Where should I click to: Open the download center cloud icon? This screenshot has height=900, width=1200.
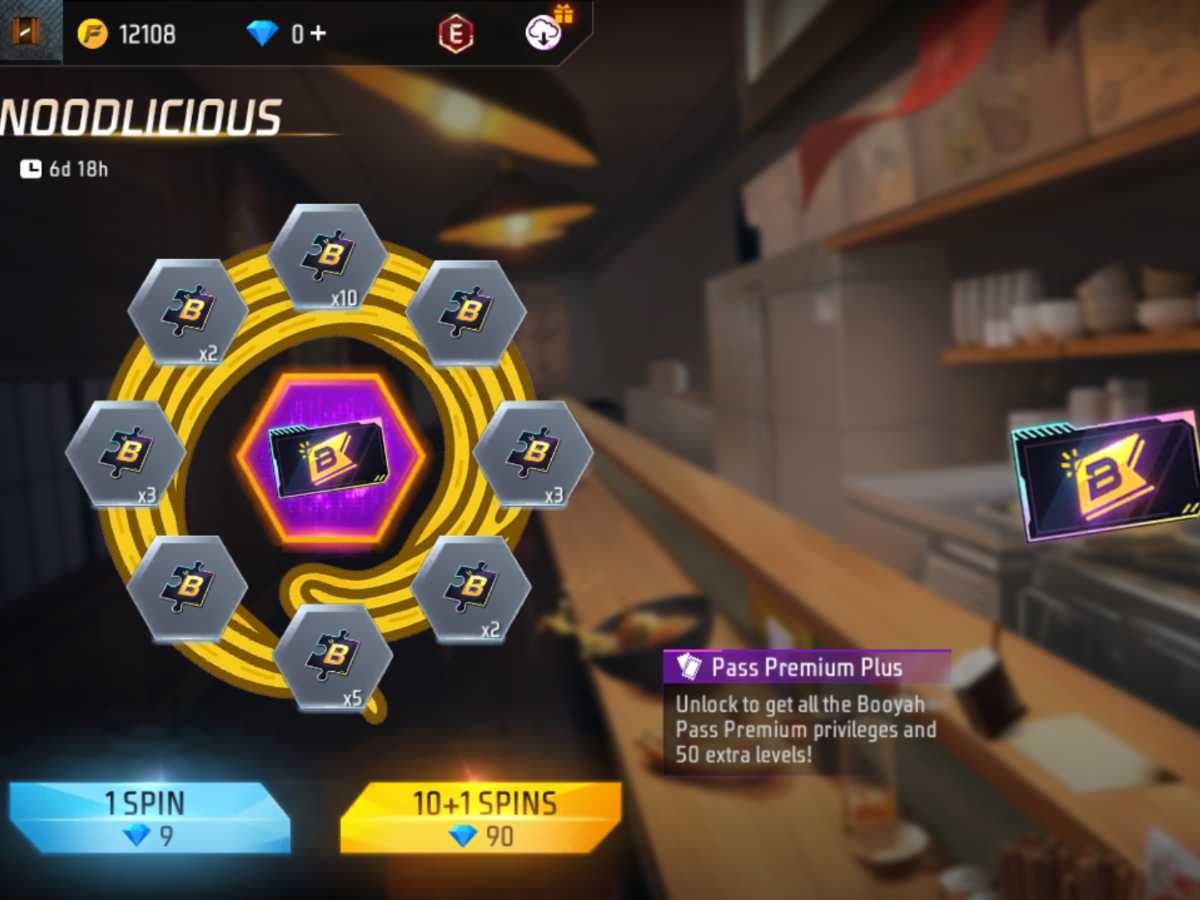(x=543, y=33)
